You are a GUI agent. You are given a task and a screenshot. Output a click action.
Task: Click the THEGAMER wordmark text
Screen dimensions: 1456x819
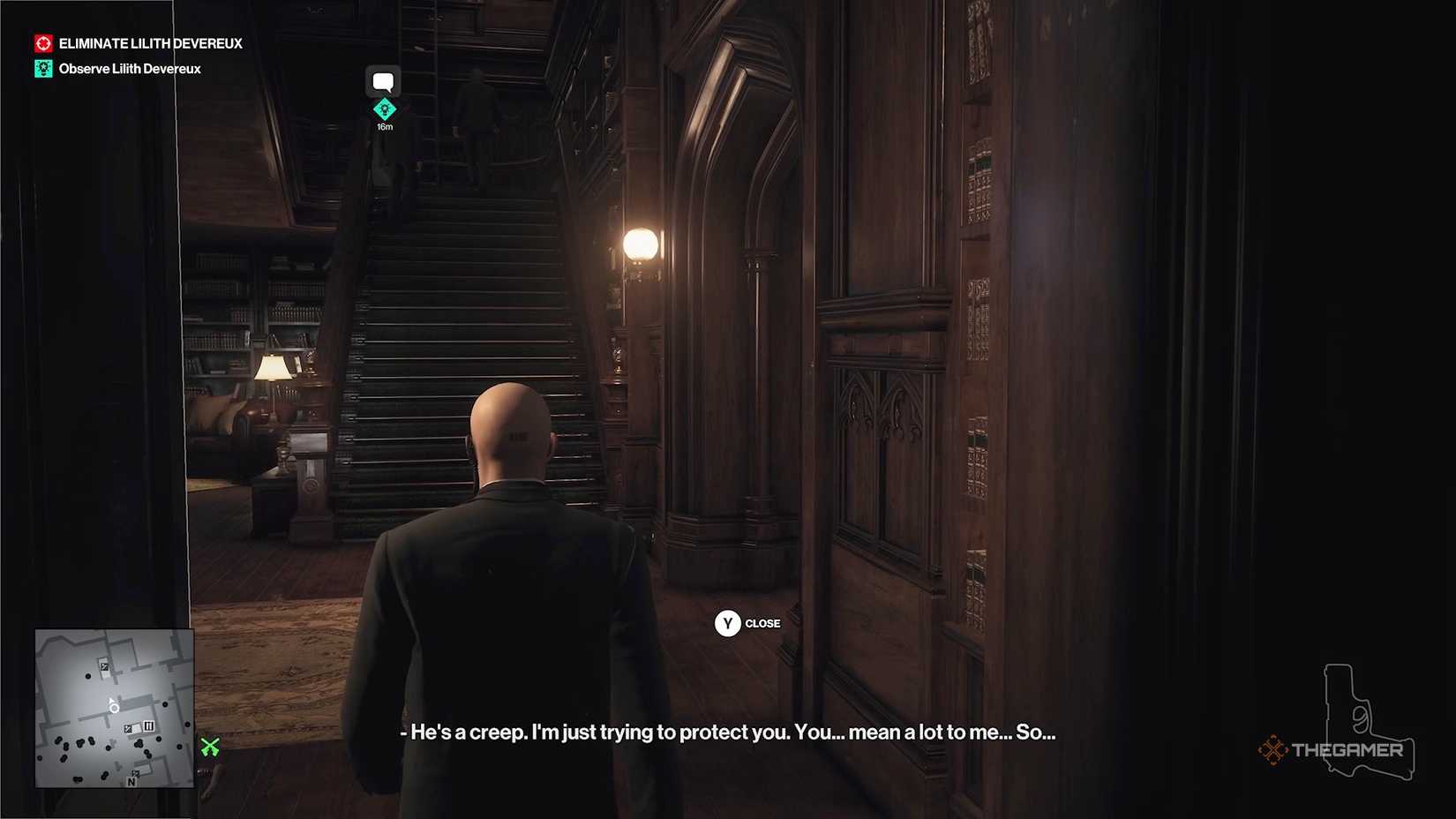tap(1348, 751)
